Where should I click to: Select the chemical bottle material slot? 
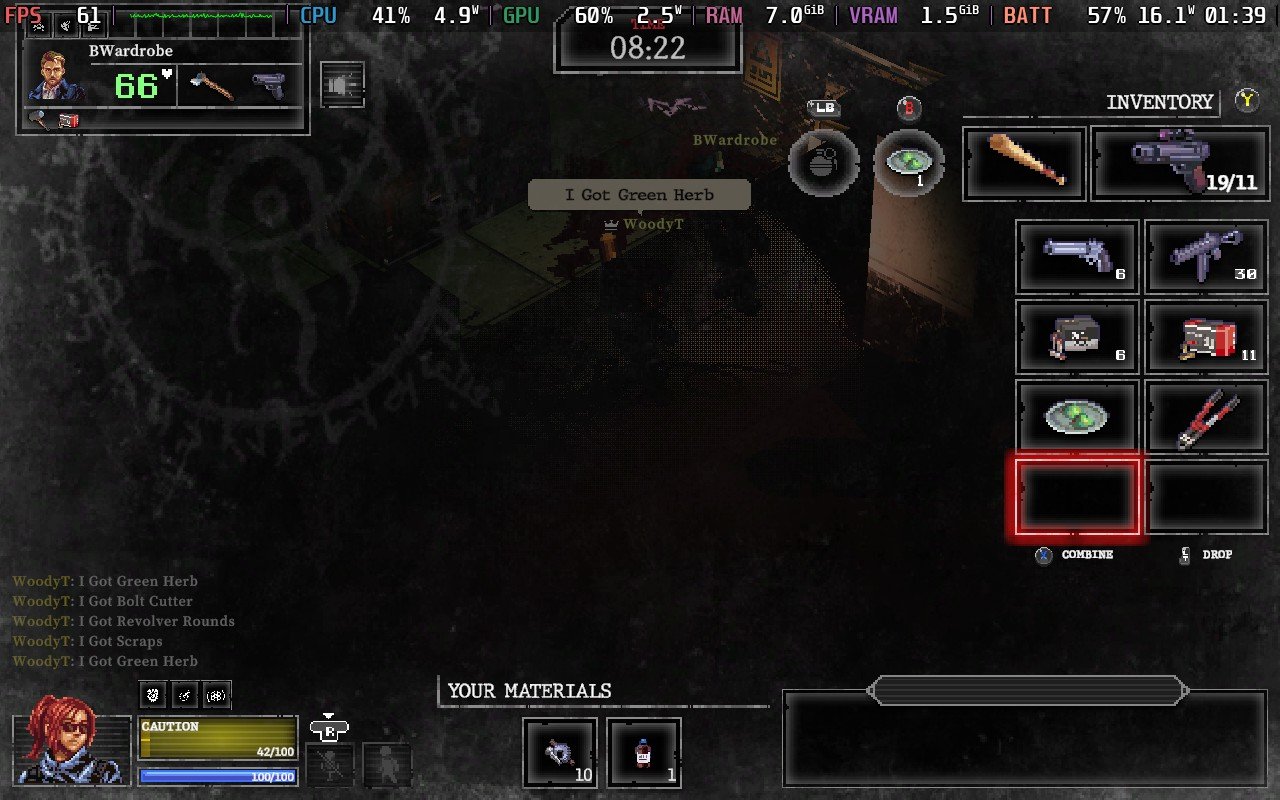[x=644, y=753]
